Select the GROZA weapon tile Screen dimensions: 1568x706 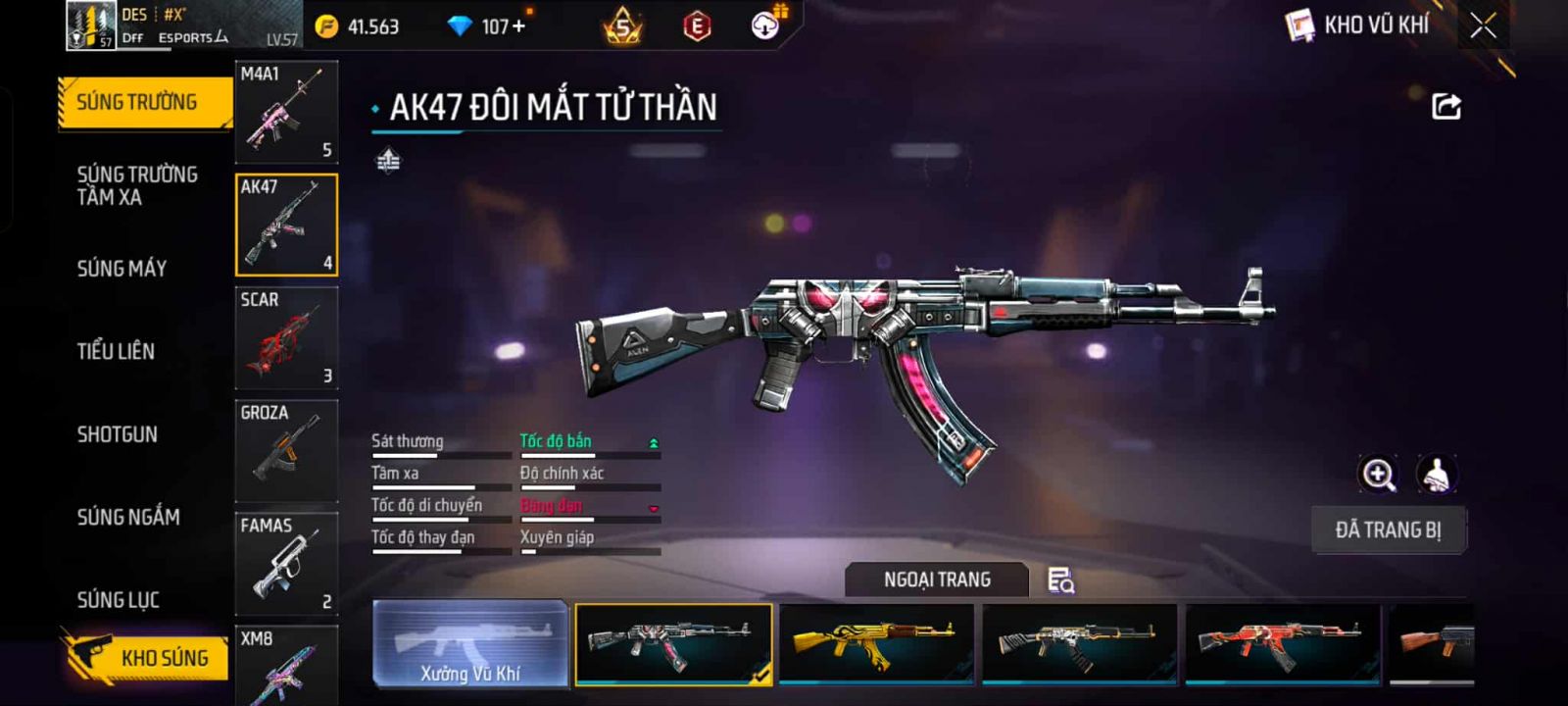coord(286,450)
